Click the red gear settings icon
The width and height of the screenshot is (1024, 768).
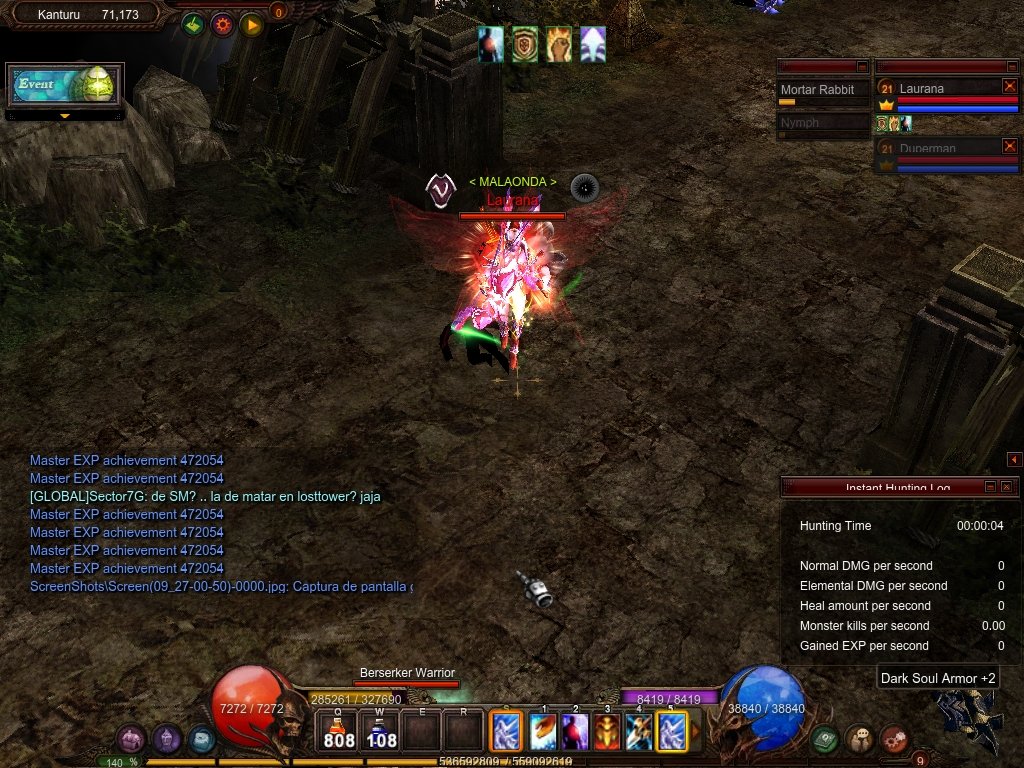(x=222, y=24)
